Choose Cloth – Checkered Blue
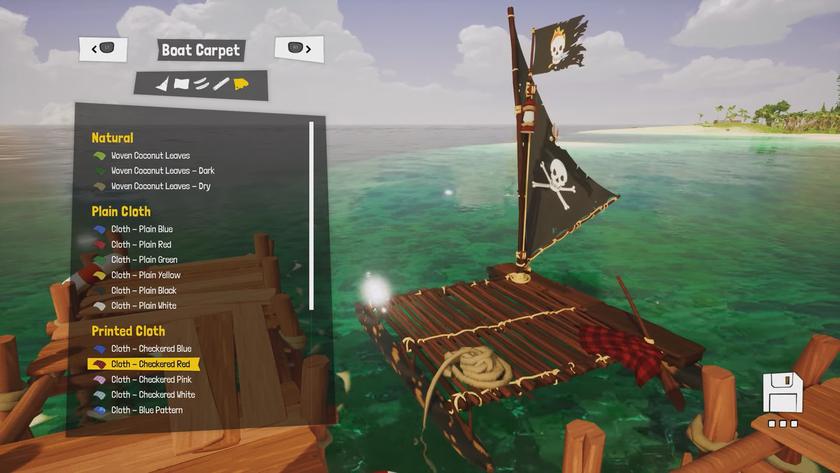 [x=151, y=349]
